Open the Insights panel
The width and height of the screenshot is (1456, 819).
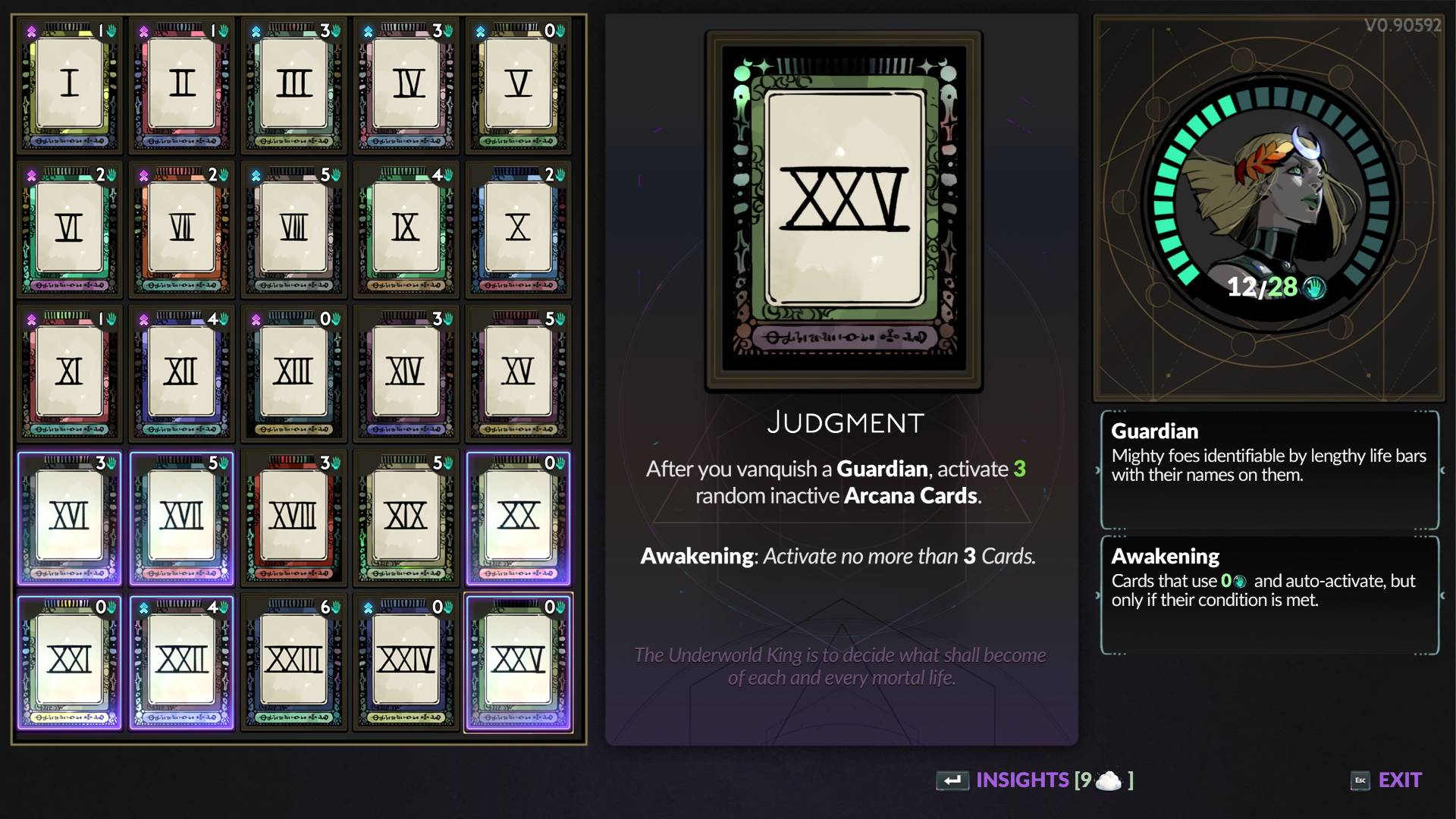[x=1035, y=780]
